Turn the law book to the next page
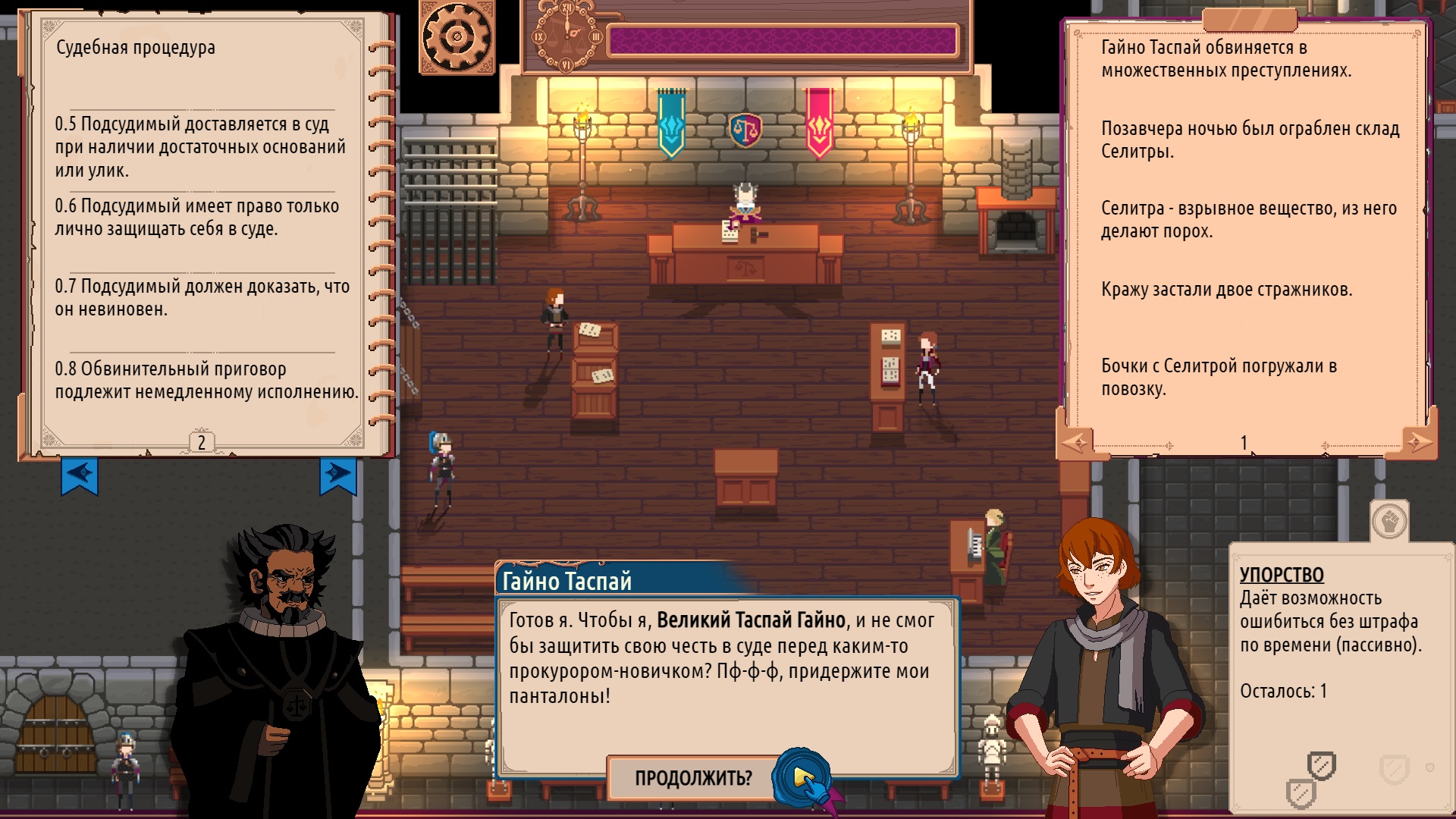The height and width of the screenshot is (819, 1456). pyautogui.click(x=337, y=475)
